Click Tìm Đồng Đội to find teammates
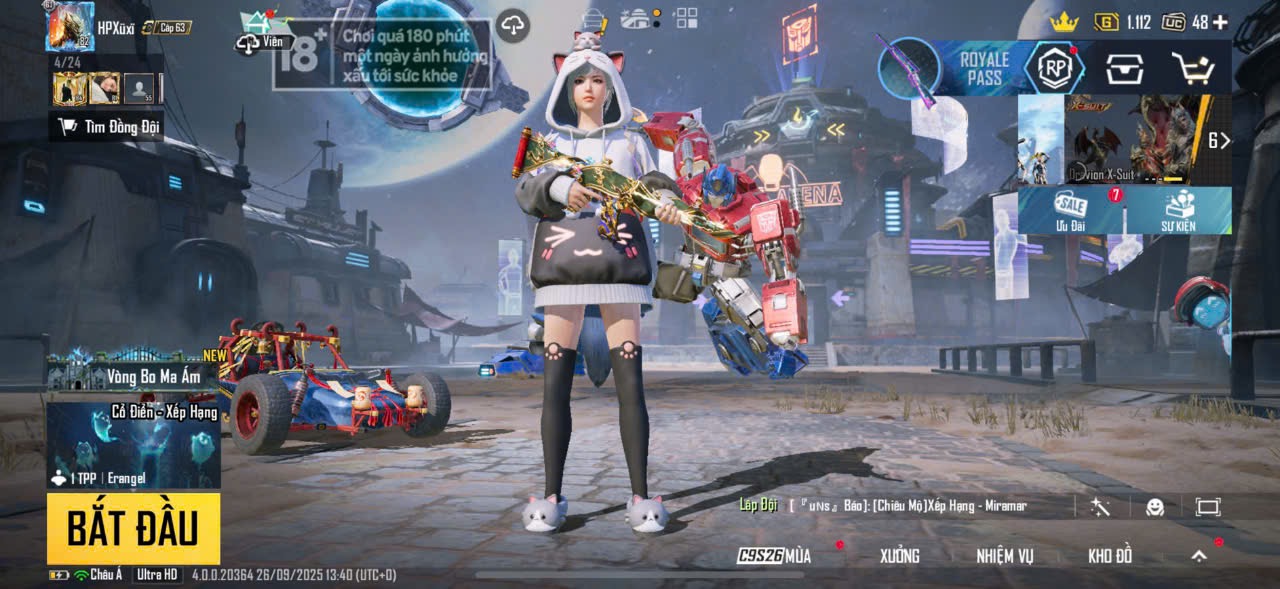1280x589 pixels. click(x=107, y=126)
